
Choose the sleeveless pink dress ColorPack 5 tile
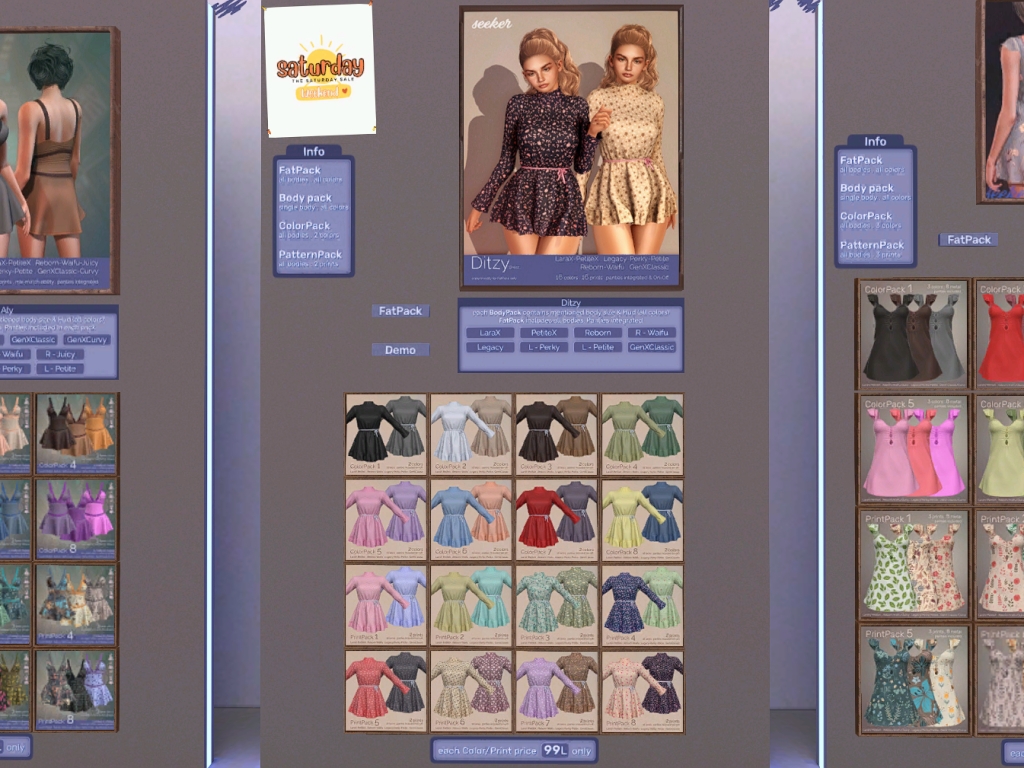pyautogui.click(x=913, y=448)
